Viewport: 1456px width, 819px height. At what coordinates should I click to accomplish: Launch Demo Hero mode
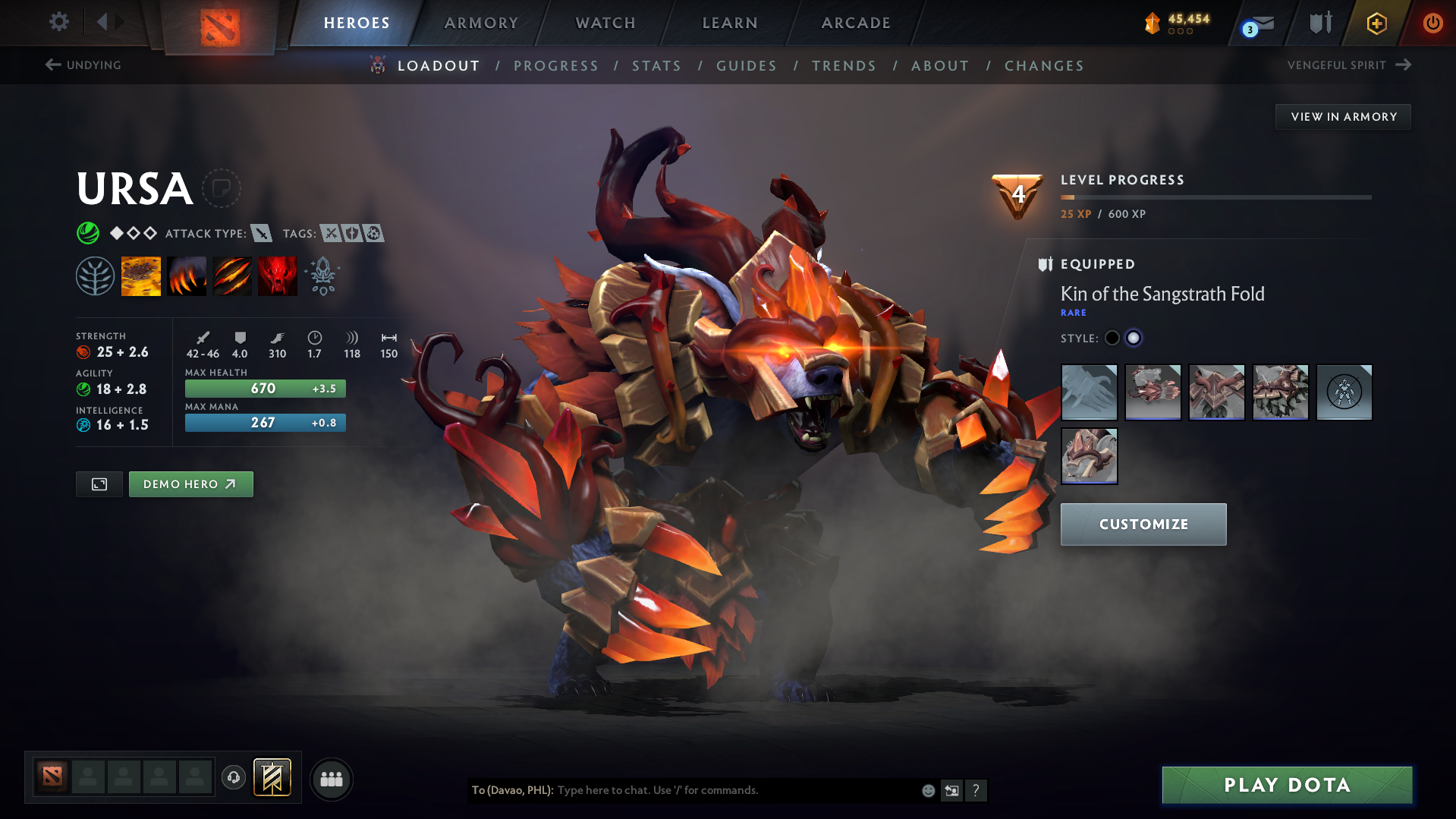pyautogui.click(x=190, y=484)
